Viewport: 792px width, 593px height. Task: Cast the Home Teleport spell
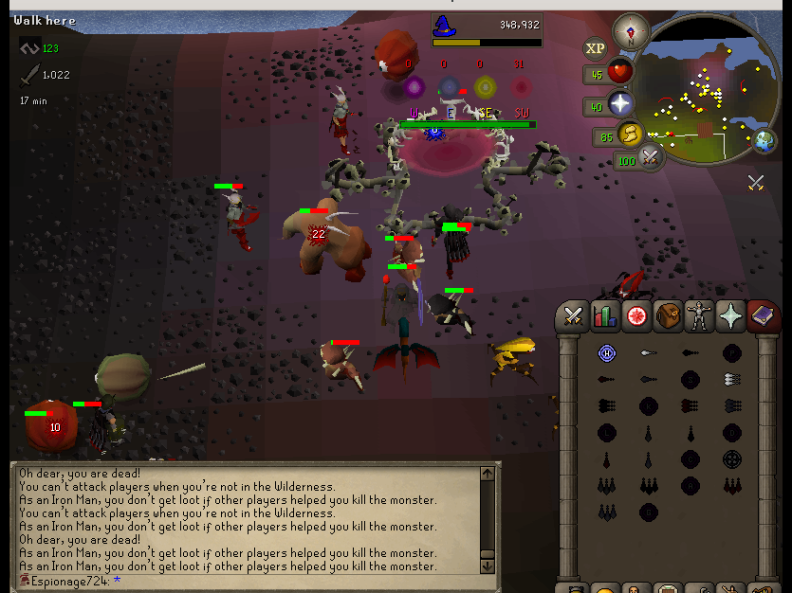tap(607, 353)
